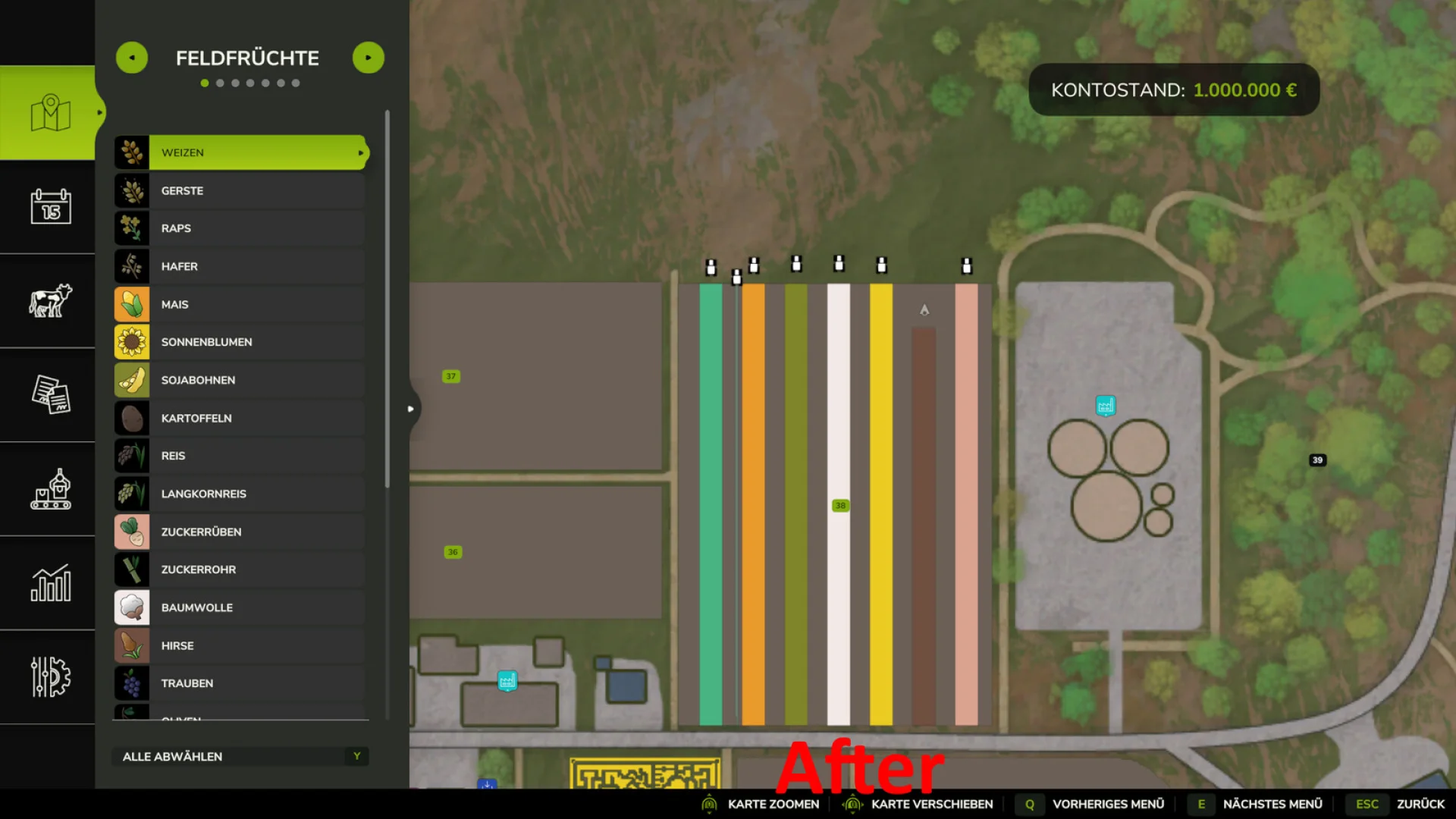Select the highlighted map icon
1456x819 pixels.
click(x=49, y=111)
